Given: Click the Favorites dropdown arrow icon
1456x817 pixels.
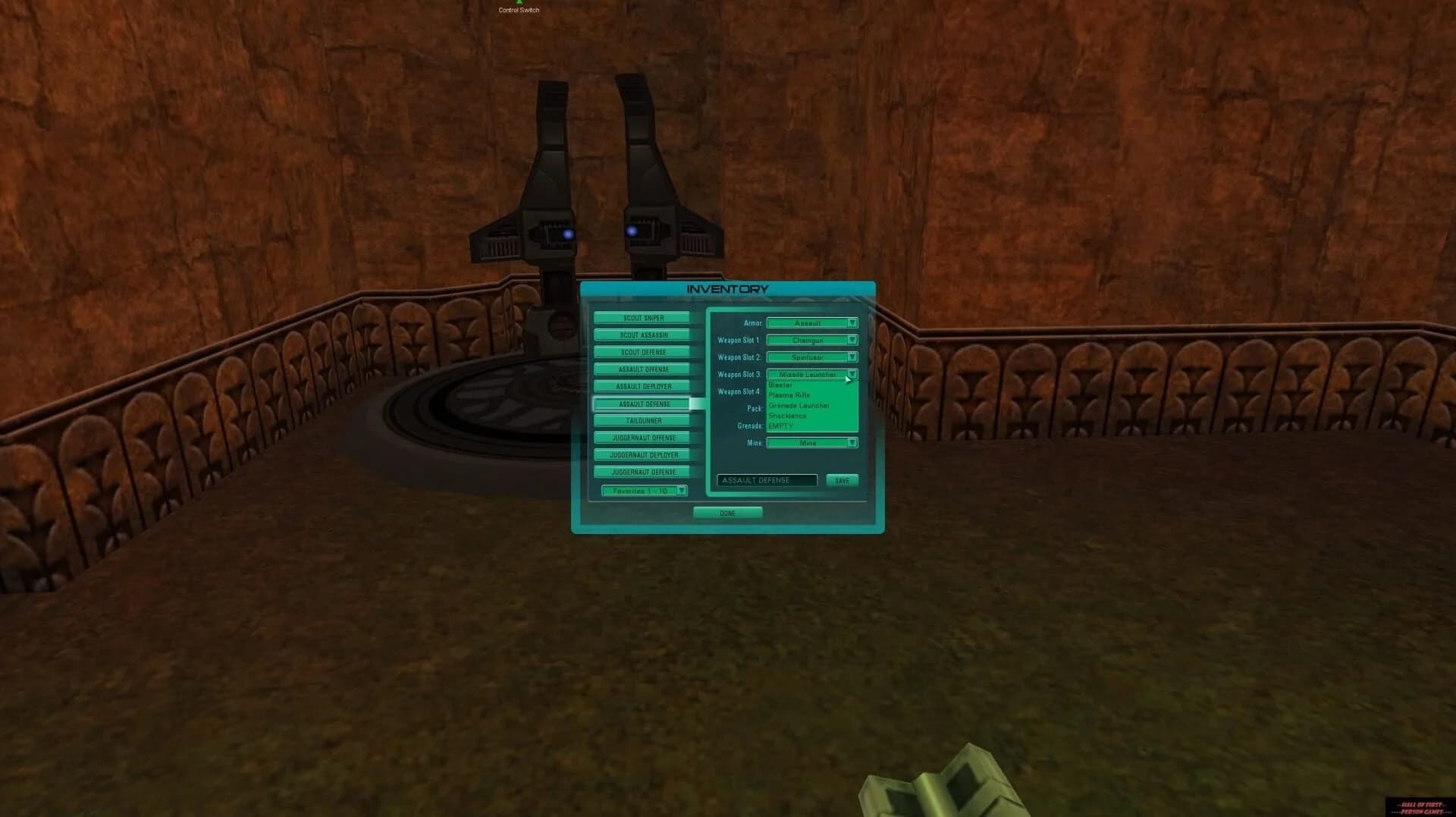Looking at the screenshot, I should (681, 490).
